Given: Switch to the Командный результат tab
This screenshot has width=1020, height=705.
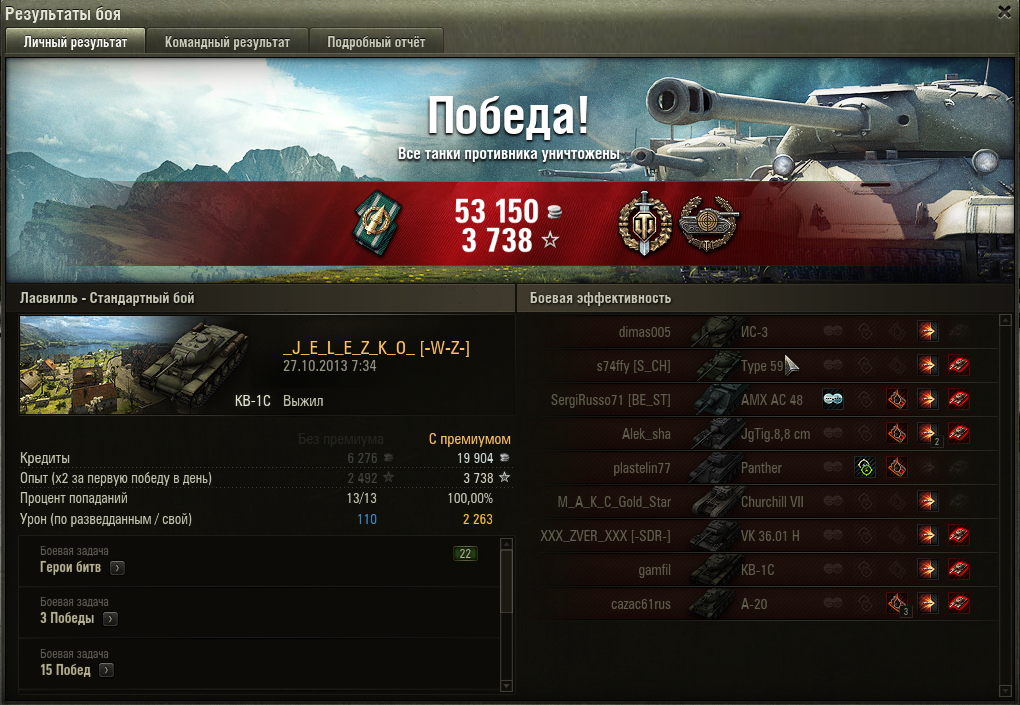Looking at the screenshot, I should click(x=227, y=42).
